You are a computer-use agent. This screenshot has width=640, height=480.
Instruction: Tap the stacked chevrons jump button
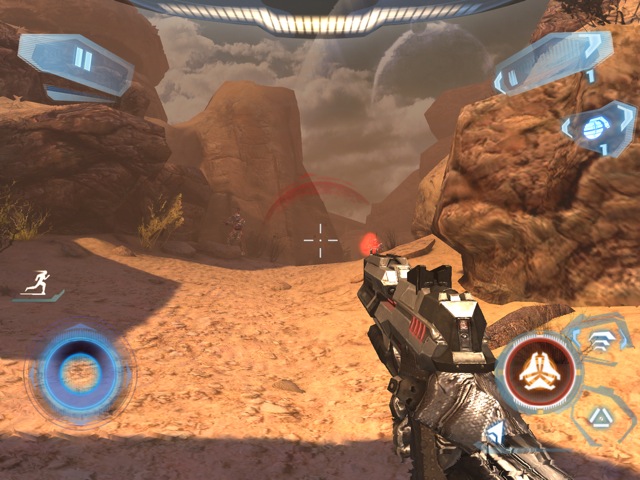coord(600,340)
